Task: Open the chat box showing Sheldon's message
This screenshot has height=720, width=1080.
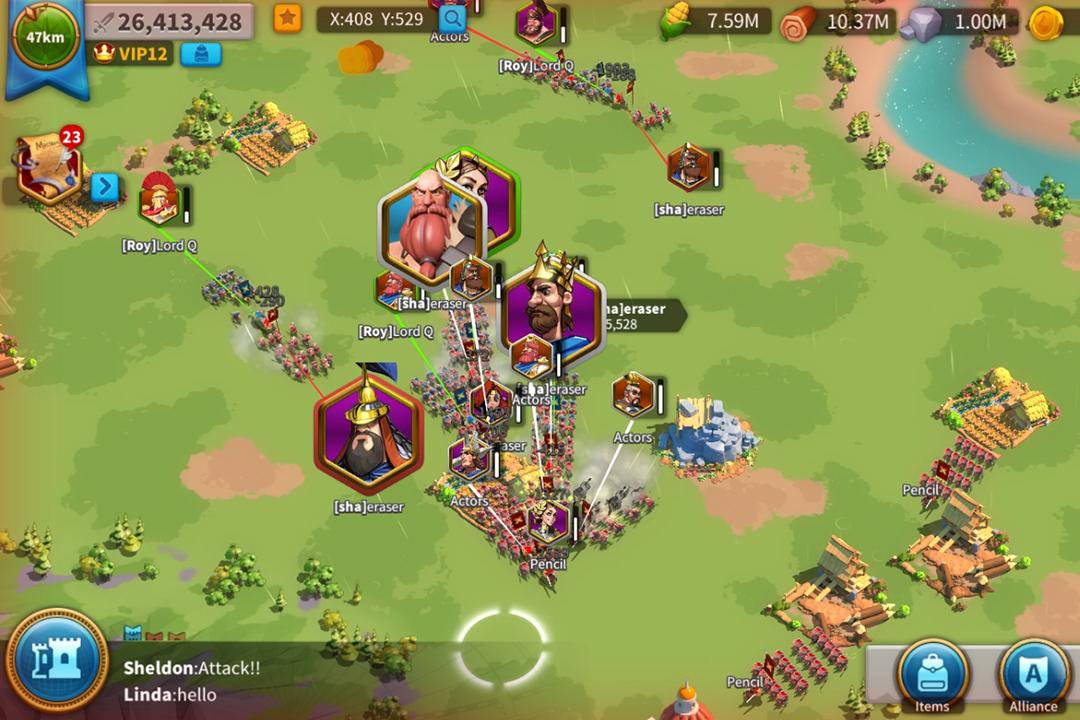Action: click(x=300, y=680)
